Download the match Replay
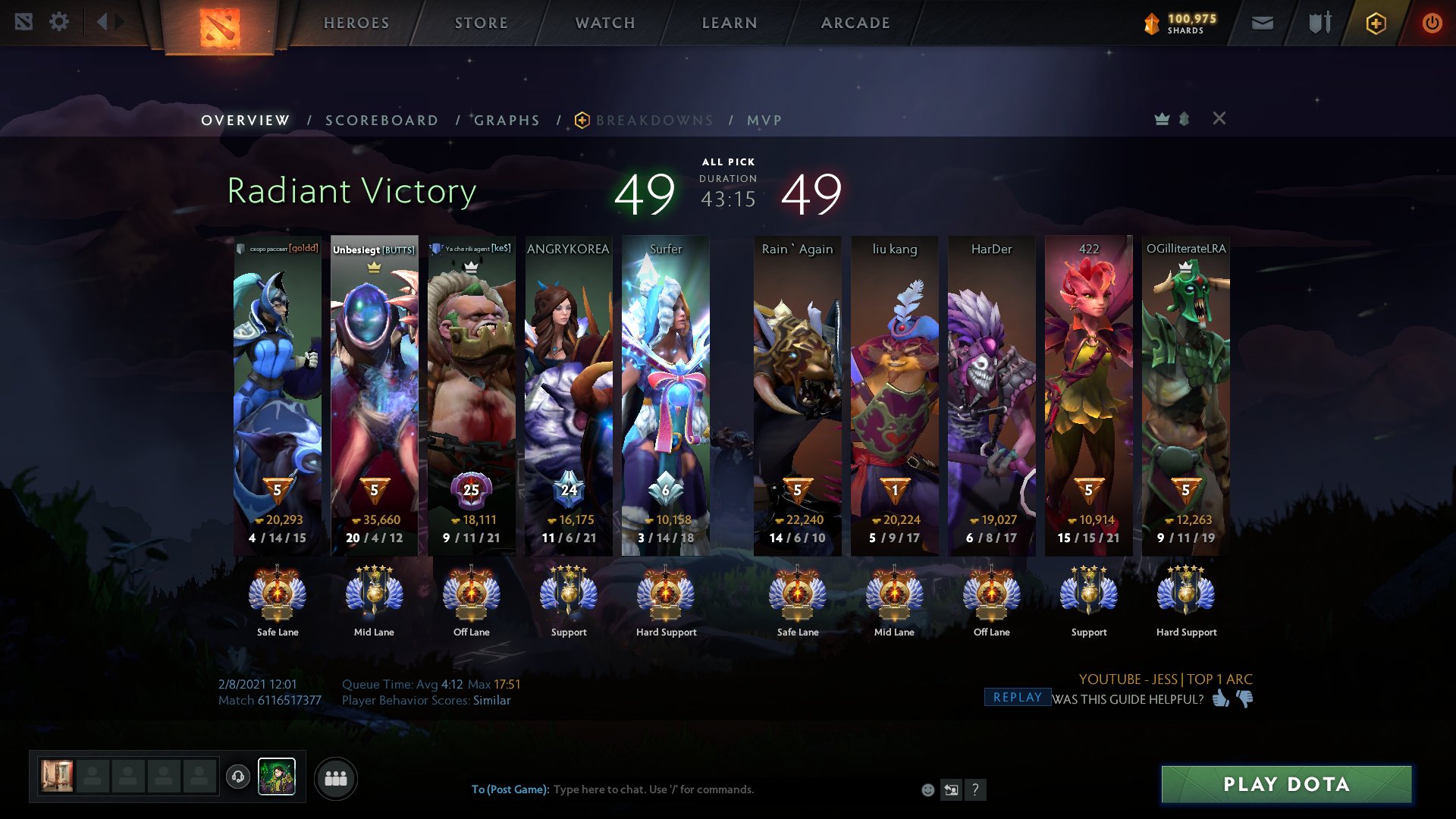 tap(1017, 698)
